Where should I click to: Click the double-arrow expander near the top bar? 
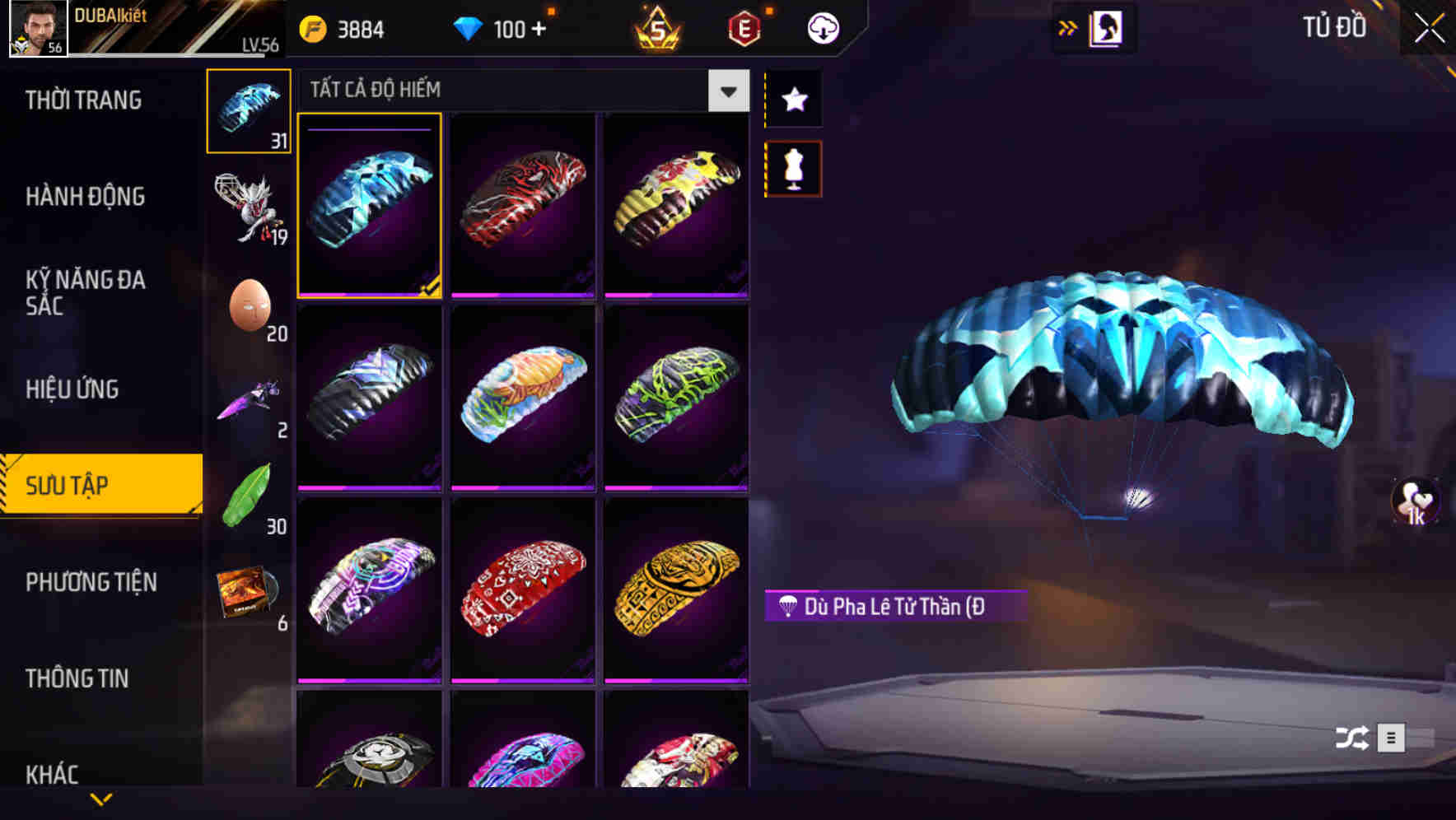(1069, 27)
